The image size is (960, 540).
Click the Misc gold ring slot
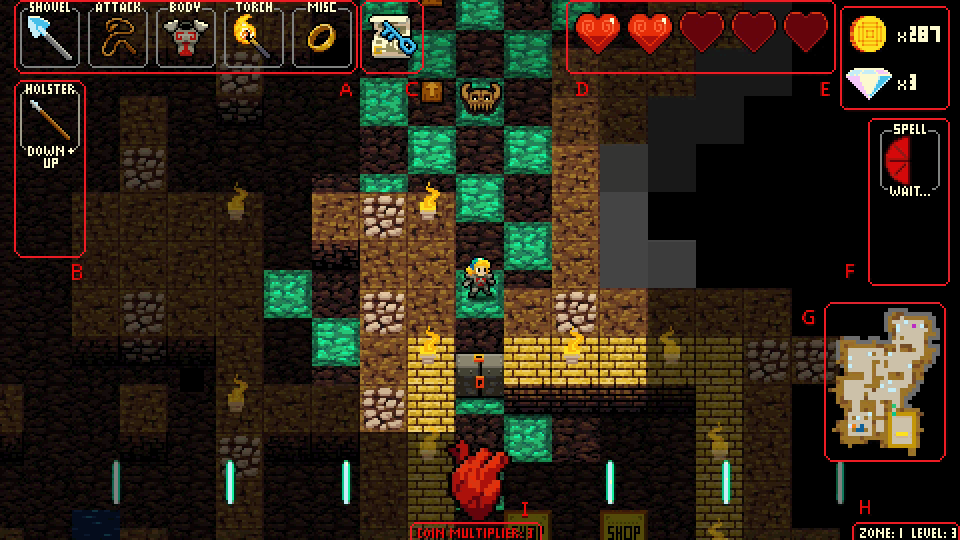tap(321, 37)
